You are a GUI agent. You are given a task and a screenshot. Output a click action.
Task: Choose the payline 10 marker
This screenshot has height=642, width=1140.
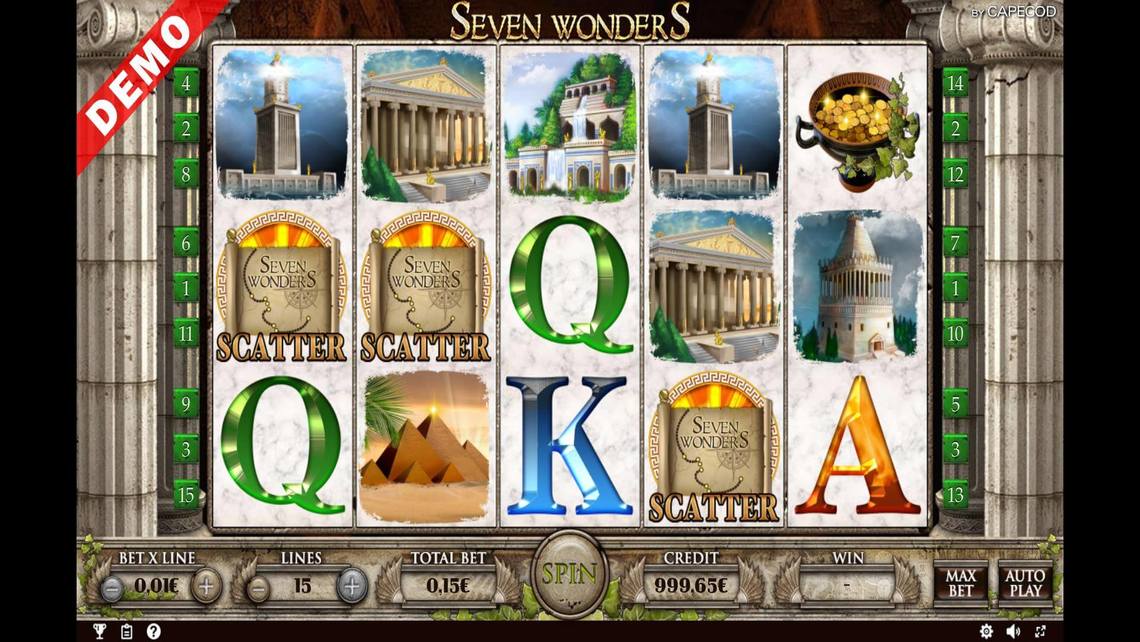[955, 333]
